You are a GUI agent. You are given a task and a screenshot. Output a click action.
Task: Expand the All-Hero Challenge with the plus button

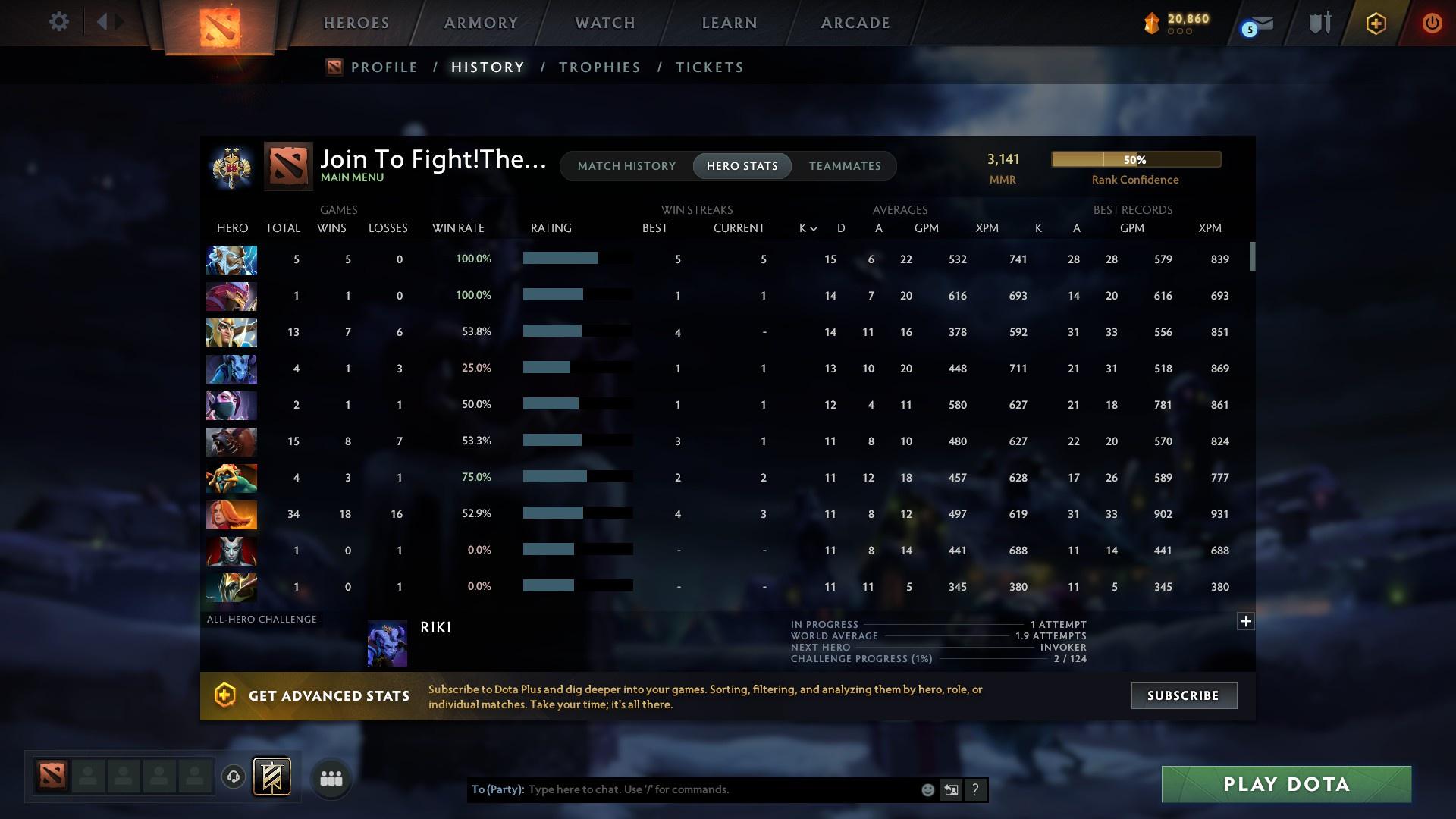[1245, 621]
